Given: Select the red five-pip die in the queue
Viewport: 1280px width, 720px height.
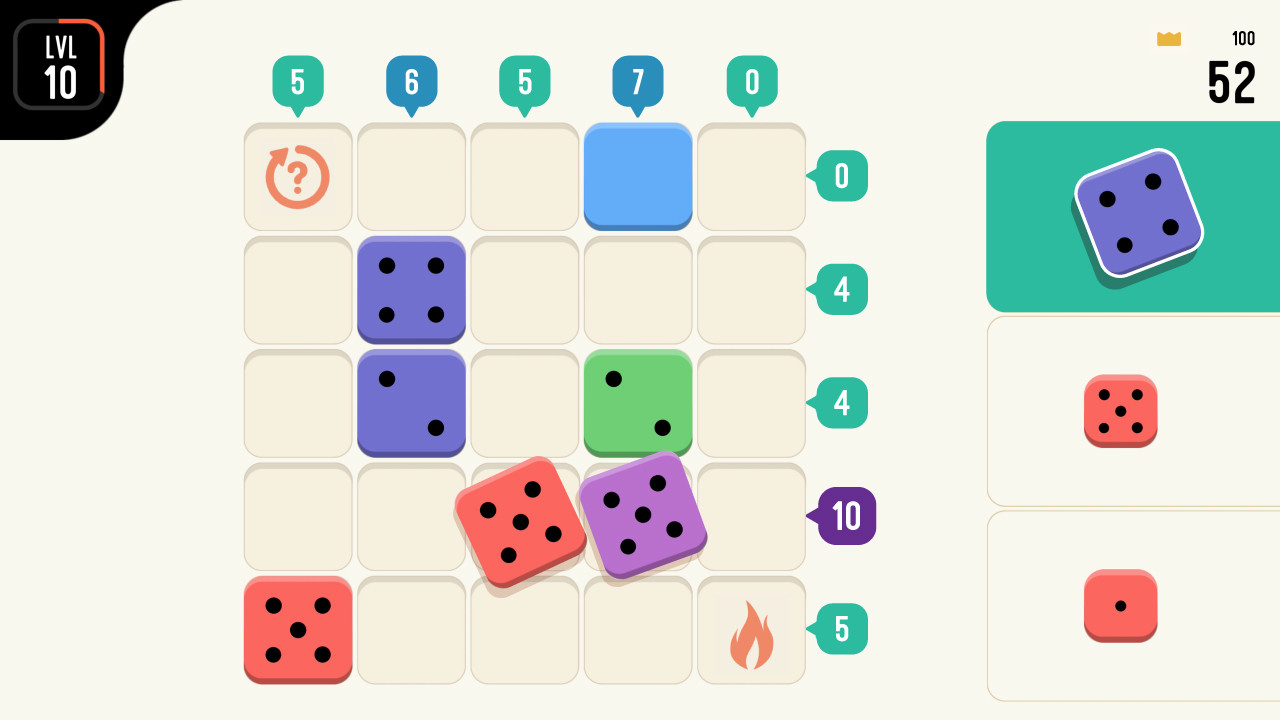Looking at the screenshot, I should tap(1121, 410).
